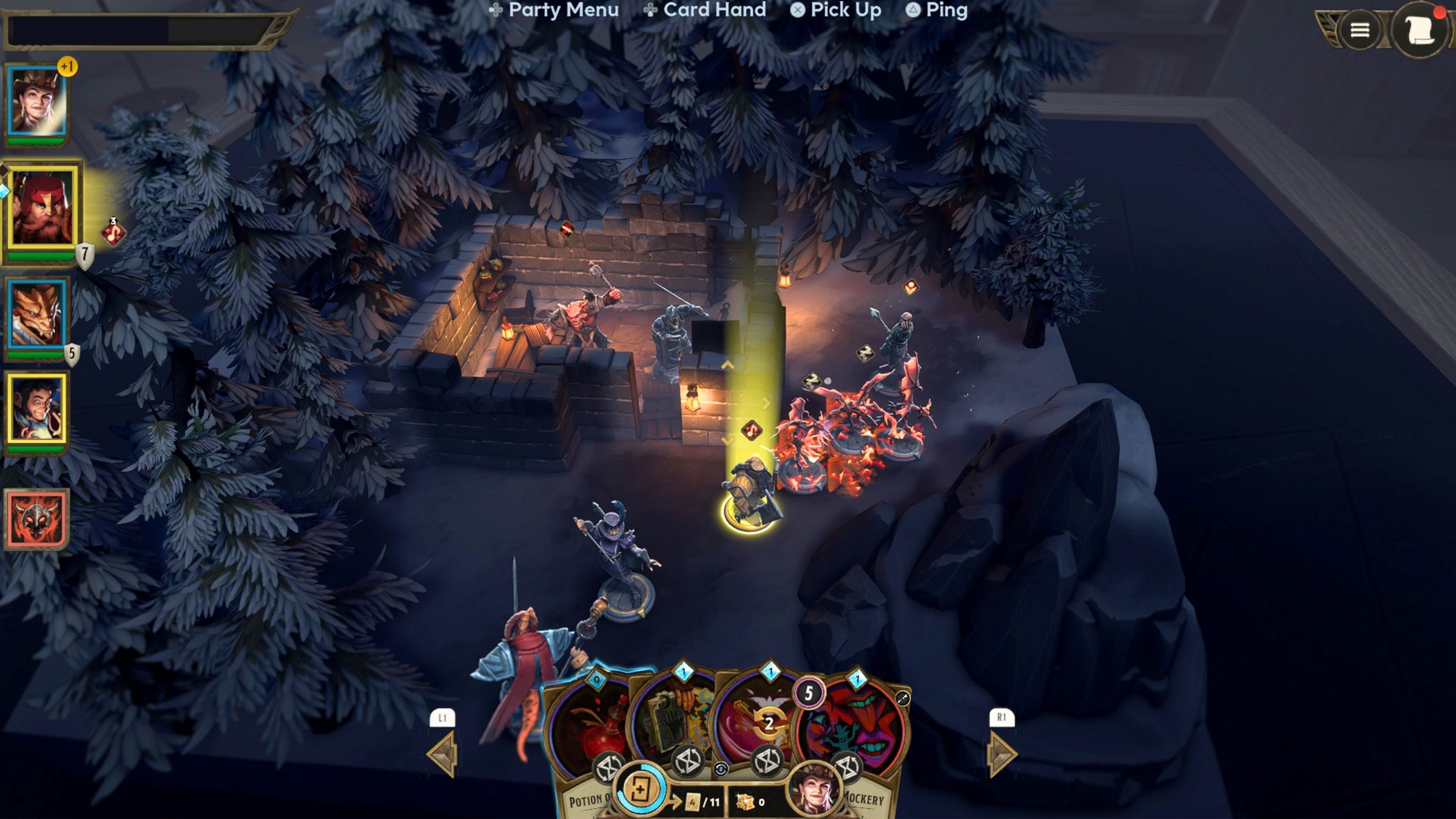Cycle hand with the right gold arrow
Viewport: 1456px width, 819px height.
[1002, 754]
